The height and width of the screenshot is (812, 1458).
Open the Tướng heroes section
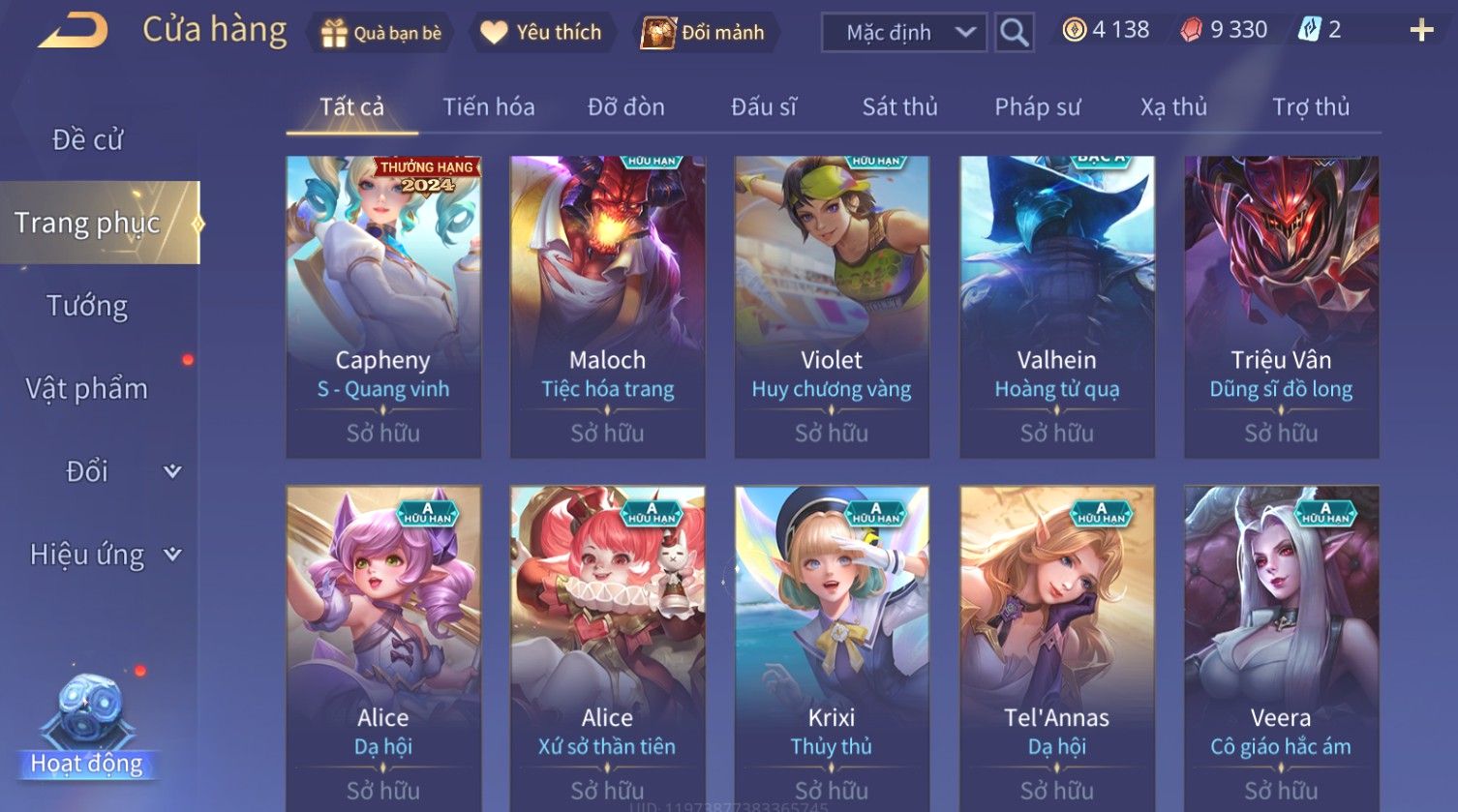[x=88, y=306]
